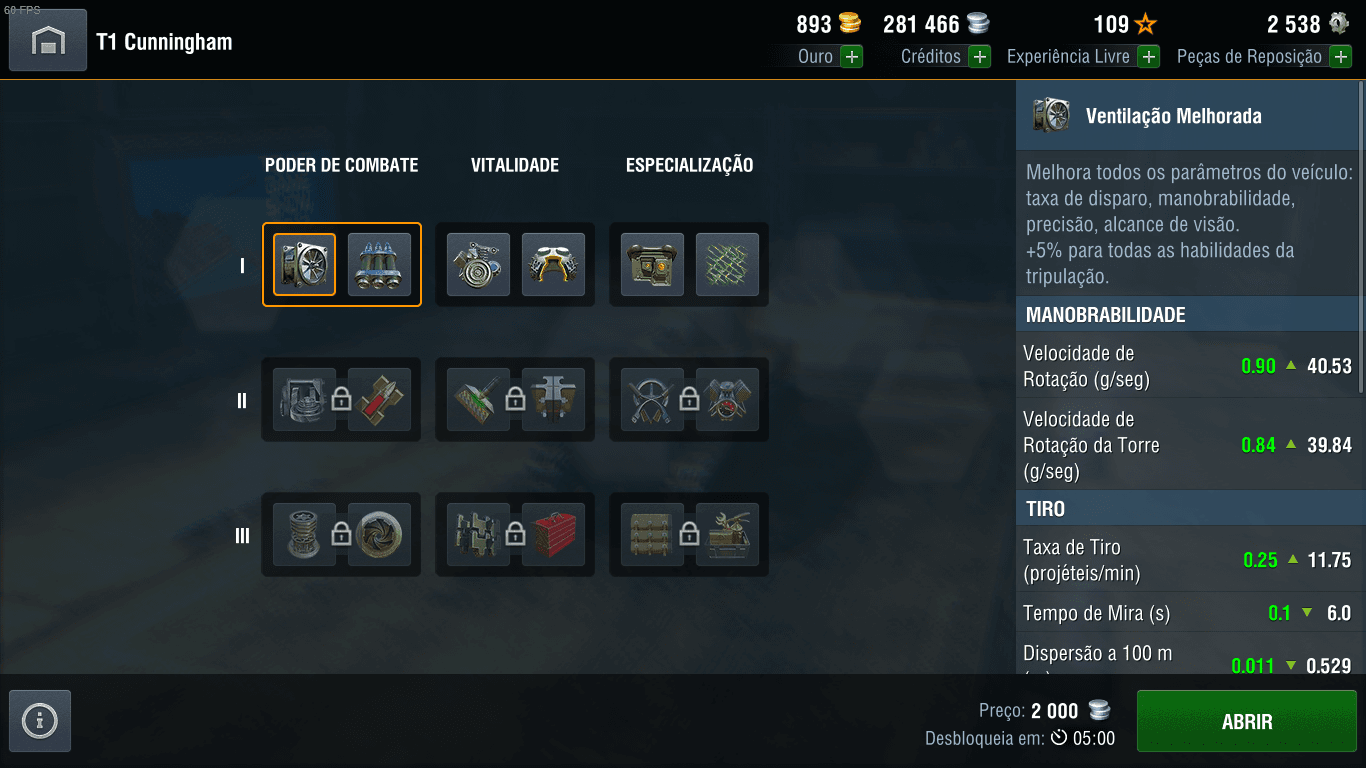Open the info button

(x=40, y=720)
